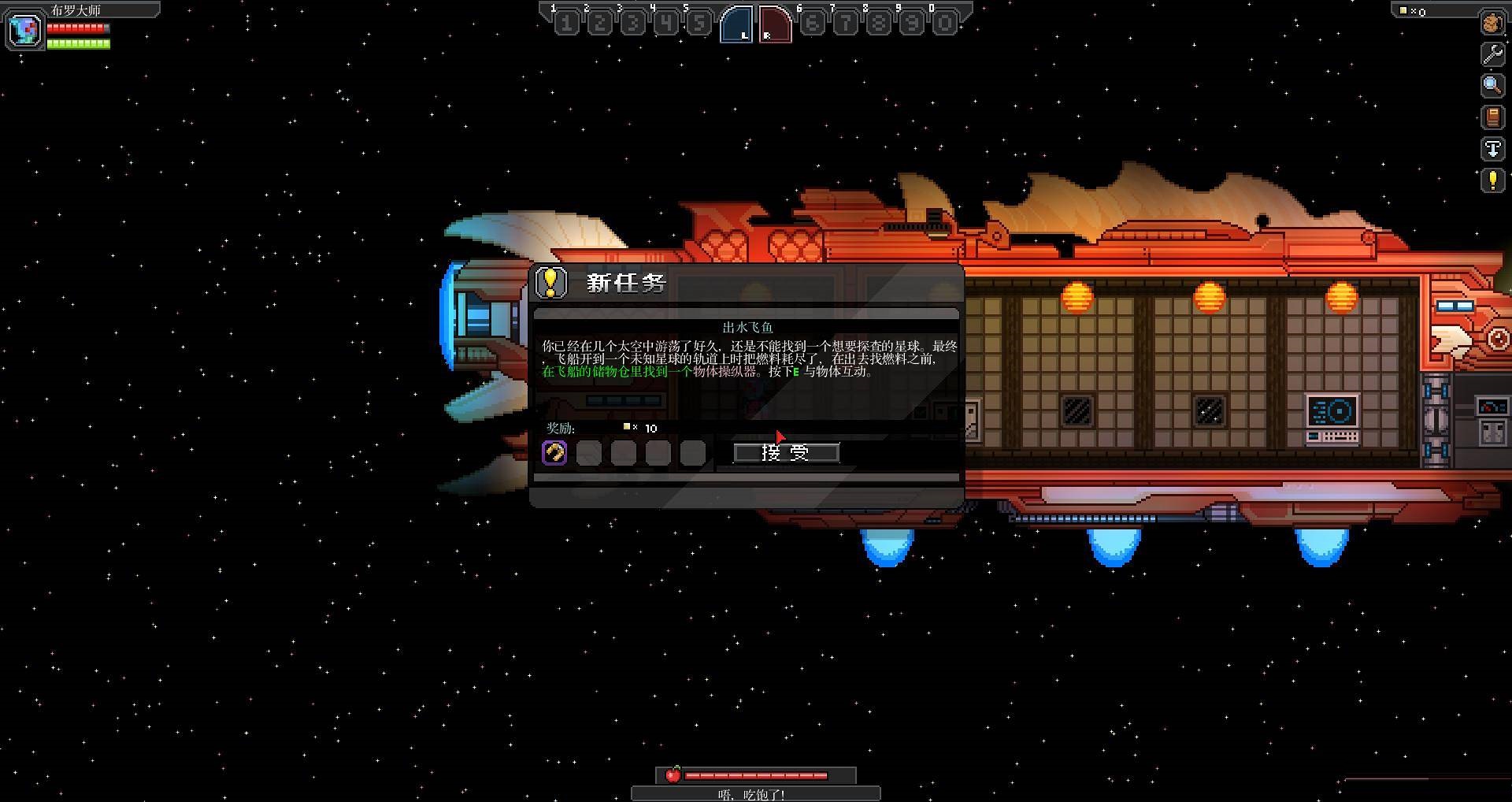Viewport: 1512px width, 802px height.
Task: Click the apple icon on the hunger bar
Action: pos(673,774)
